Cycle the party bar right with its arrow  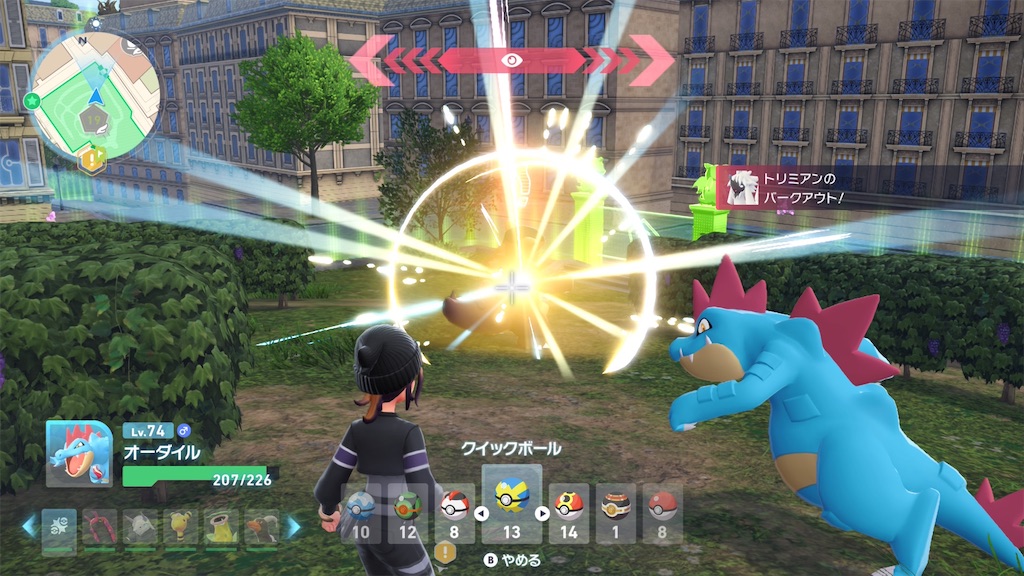pos(295,525)
